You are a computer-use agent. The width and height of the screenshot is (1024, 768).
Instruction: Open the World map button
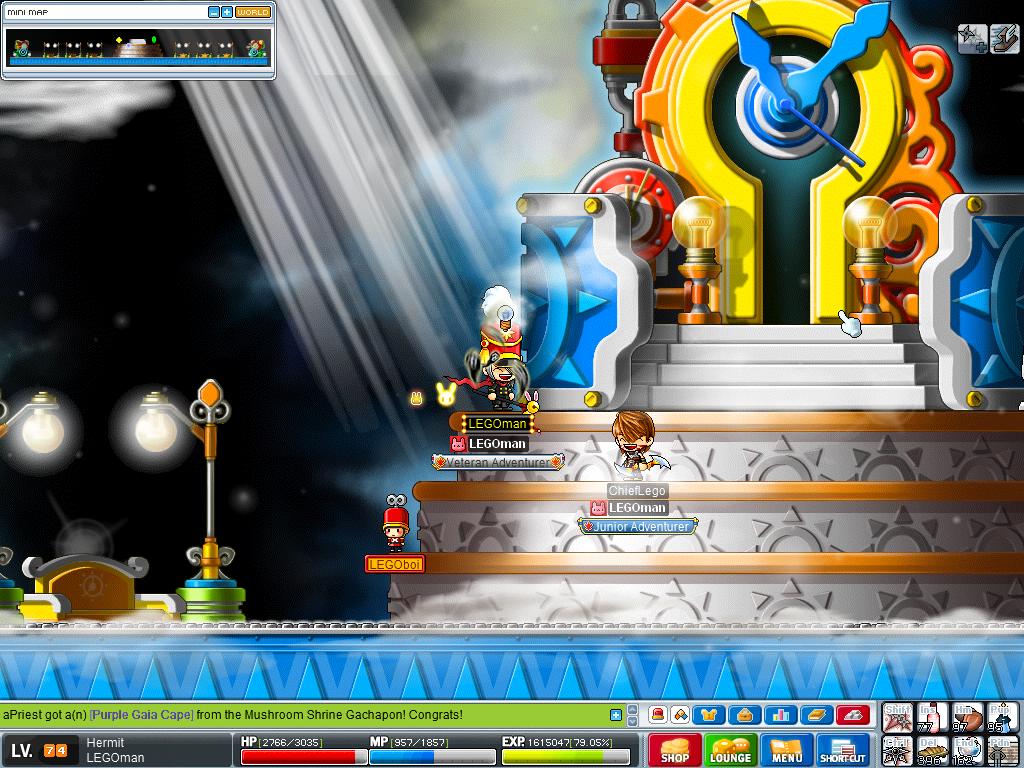253,12
